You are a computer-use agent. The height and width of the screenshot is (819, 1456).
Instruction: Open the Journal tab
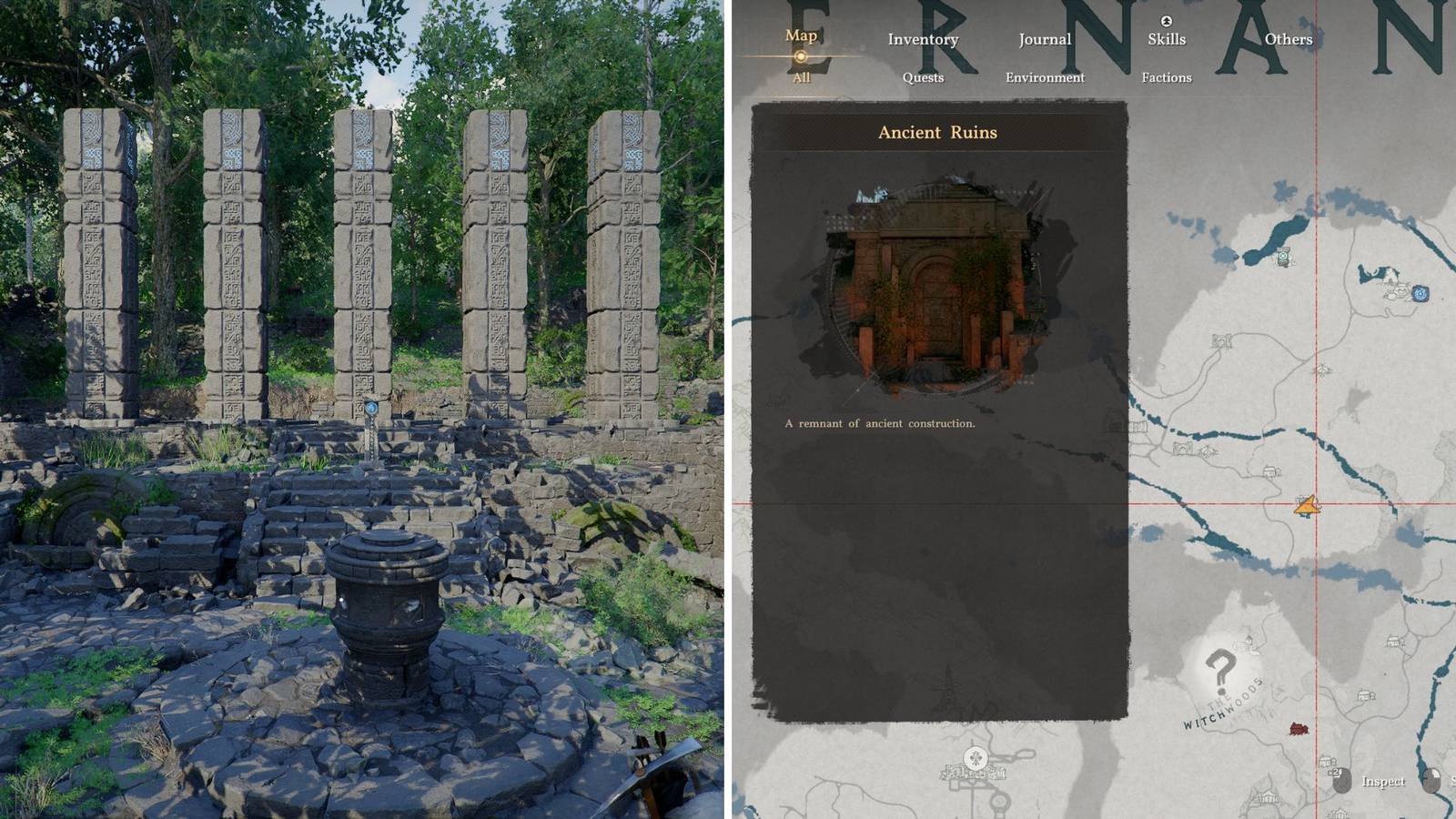tap(1044, 39)
